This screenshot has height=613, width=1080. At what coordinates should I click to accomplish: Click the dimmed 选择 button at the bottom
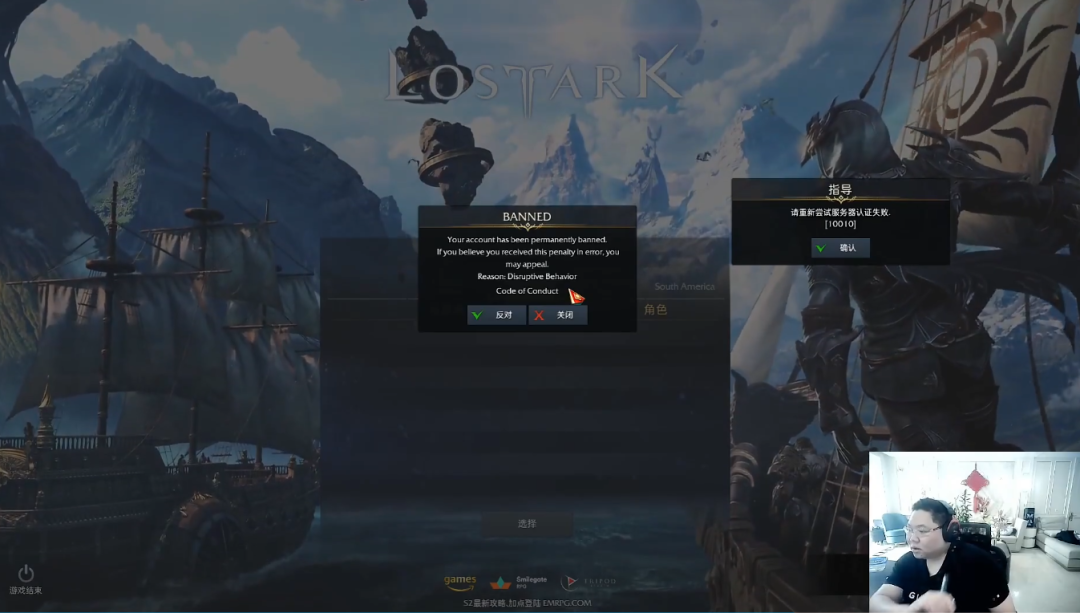[x=527, y=524]
